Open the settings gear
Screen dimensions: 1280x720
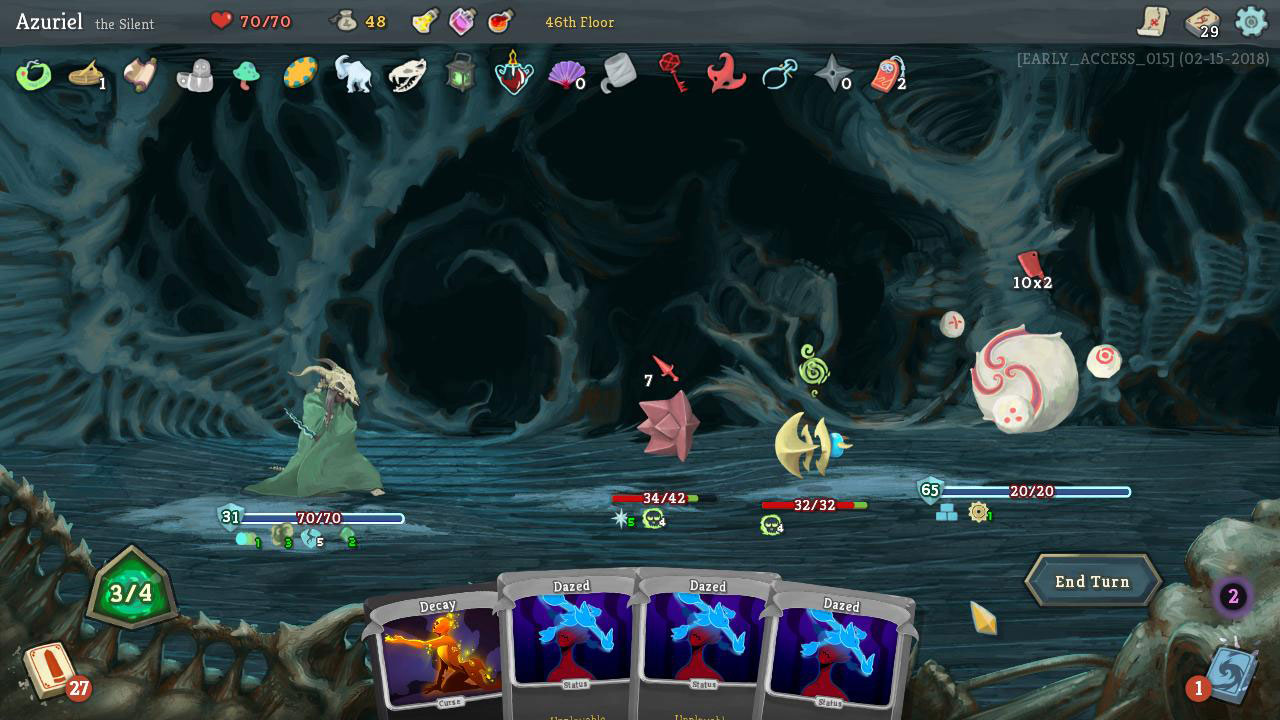(x=1251, y=21)
